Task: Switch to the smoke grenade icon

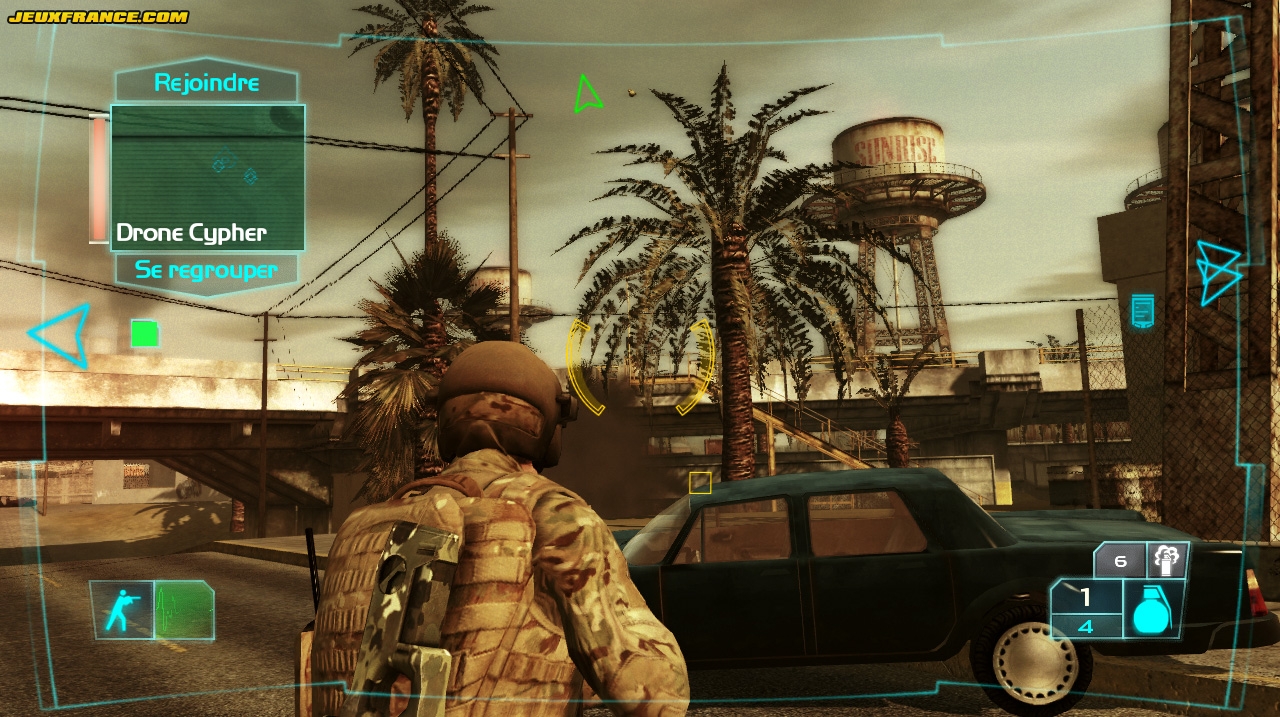Action: (1167, 560)
